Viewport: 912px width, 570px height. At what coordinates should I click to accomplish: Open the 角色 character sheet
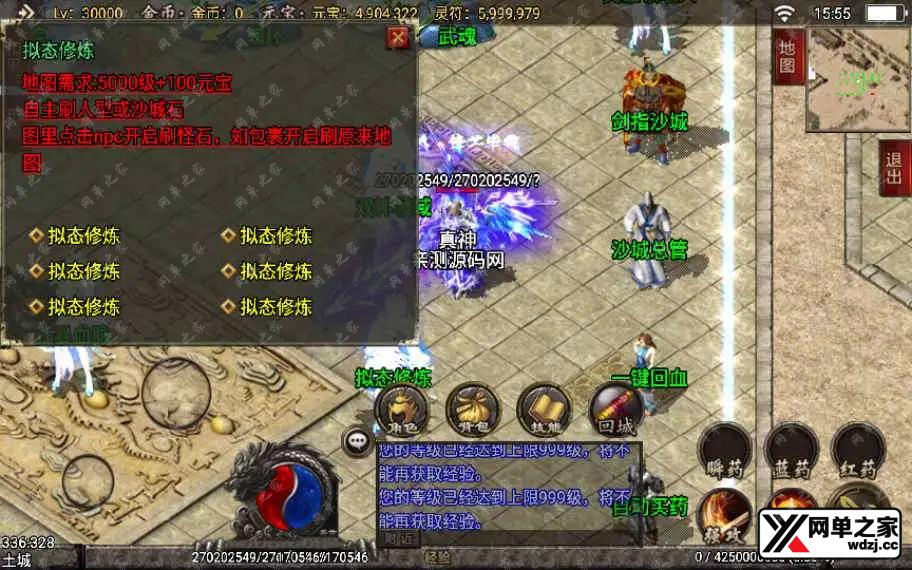coord(401,409)
